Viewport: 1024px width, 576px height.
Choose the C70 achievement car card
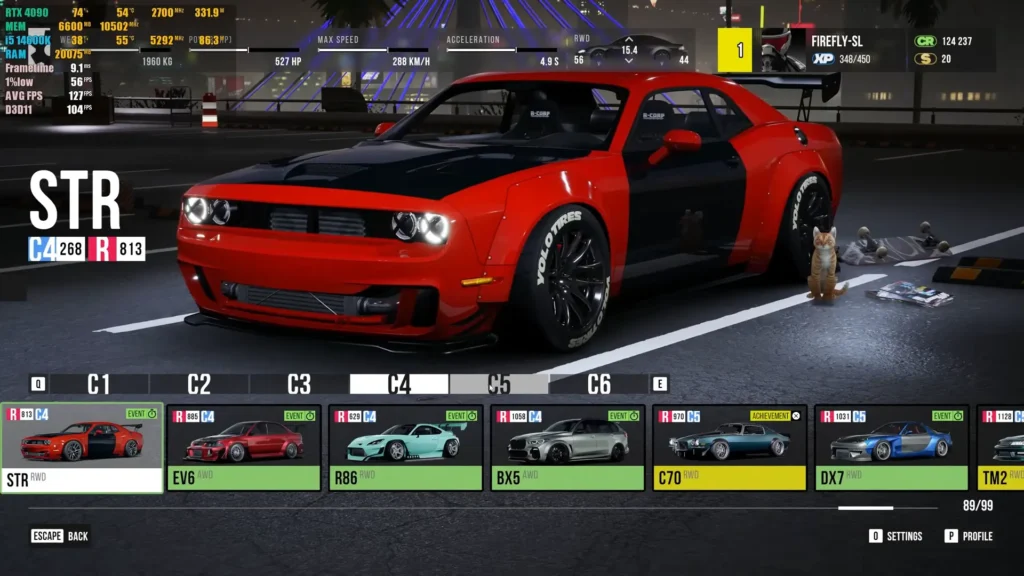[x=730, y=447]
